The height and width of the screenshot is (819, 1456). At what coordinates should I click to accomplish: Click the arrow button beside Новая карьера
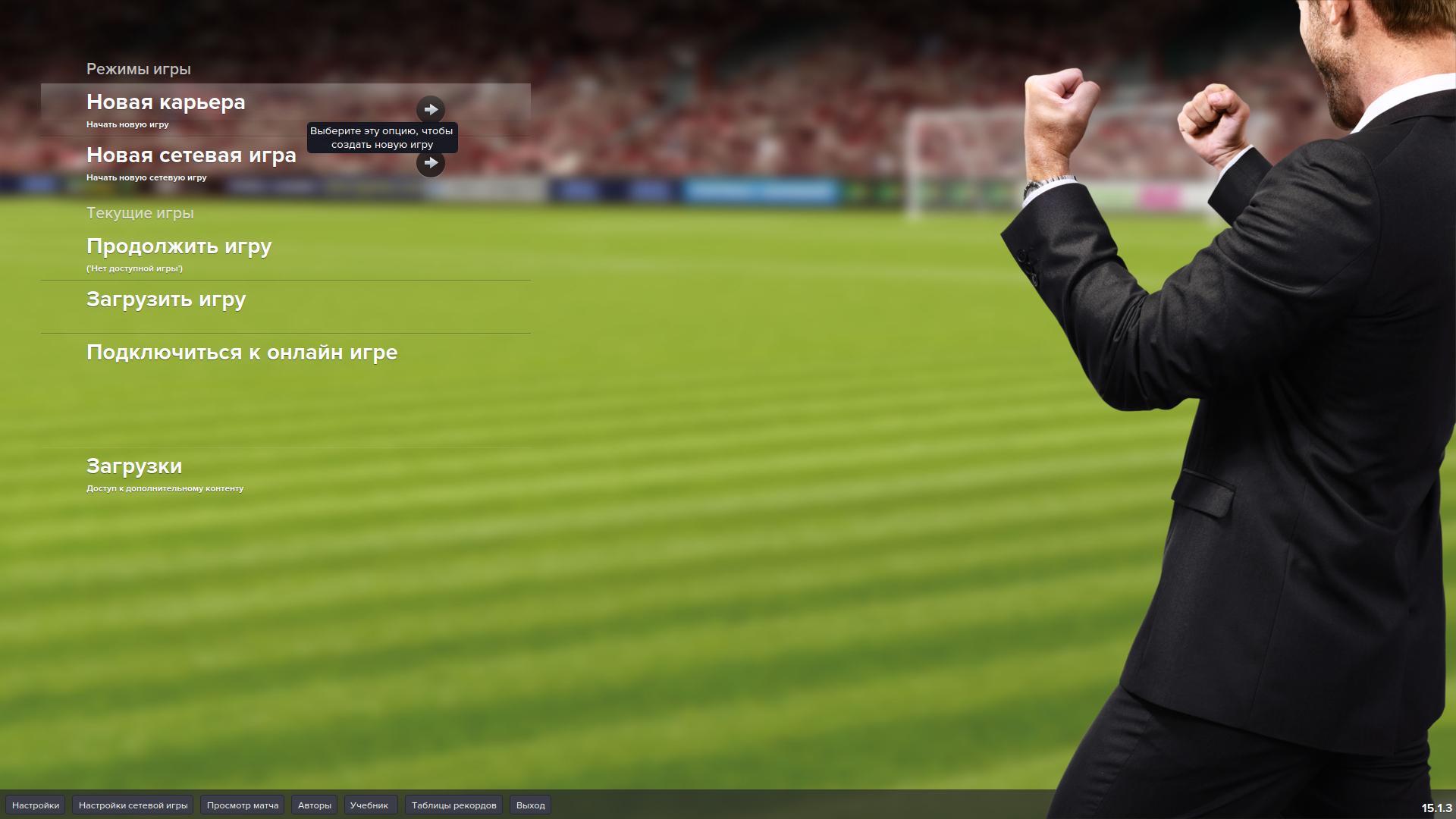(x=431, y=109)
